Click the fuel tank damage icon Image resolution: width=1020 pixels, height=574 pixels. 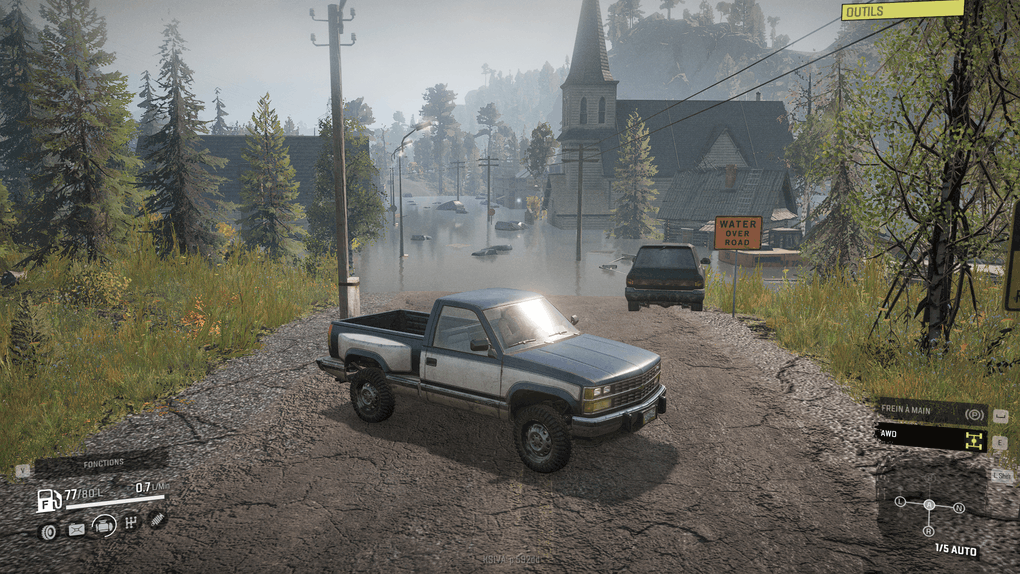[76, 530]
